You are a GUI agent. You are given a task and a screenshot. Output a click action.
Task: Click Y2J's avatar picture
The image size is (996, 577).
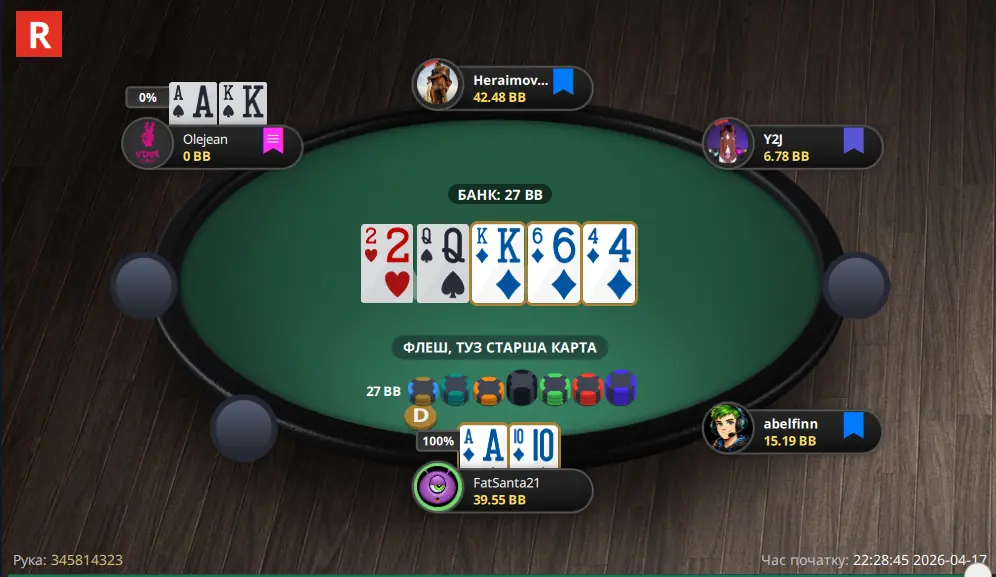click(x=727, y=143)
